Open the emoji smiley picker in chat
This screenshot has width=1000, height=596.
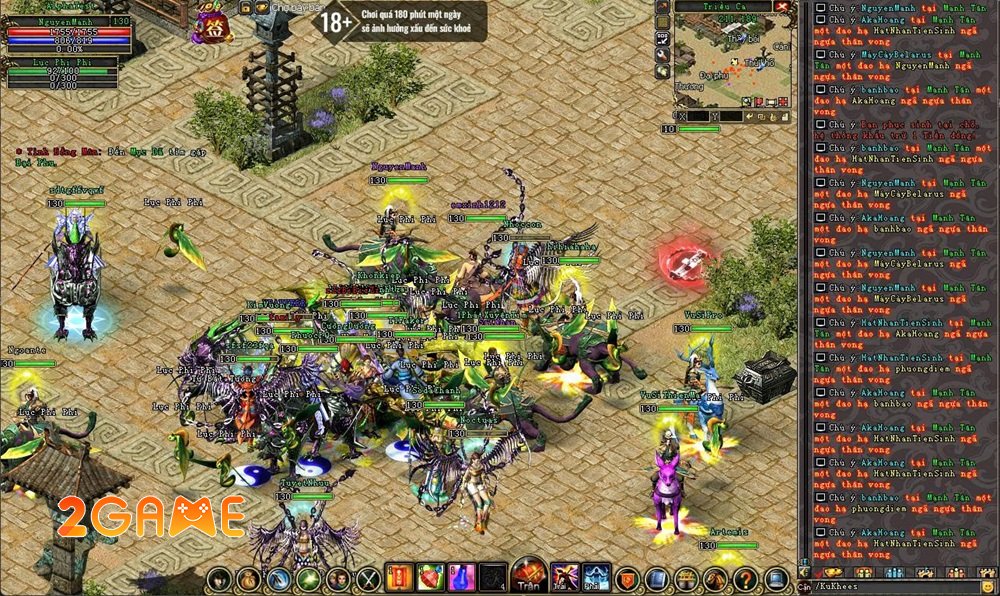(987, 586)
